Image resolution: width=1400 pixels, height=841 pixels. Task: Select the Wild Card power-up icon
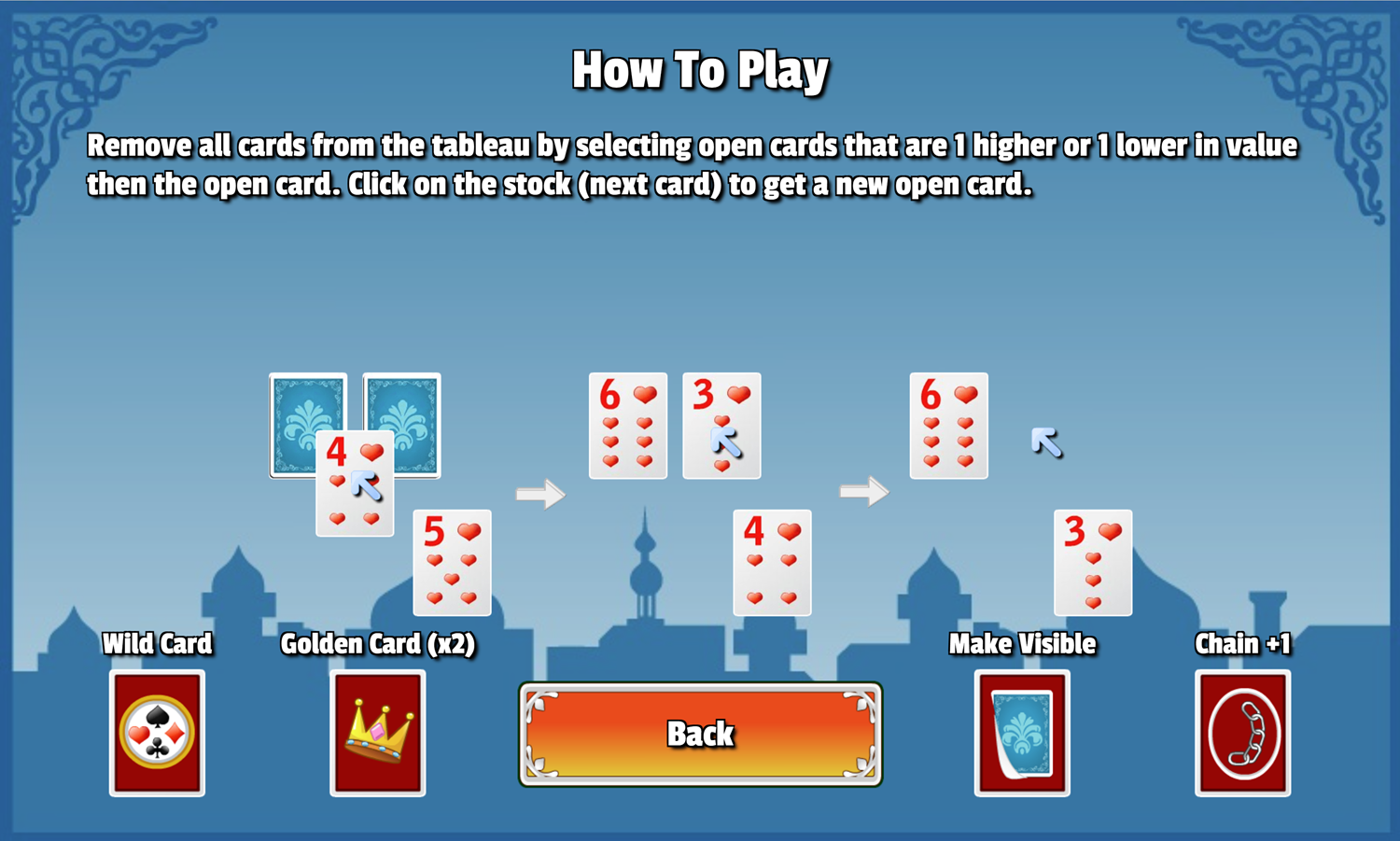[x=156, y=732]
